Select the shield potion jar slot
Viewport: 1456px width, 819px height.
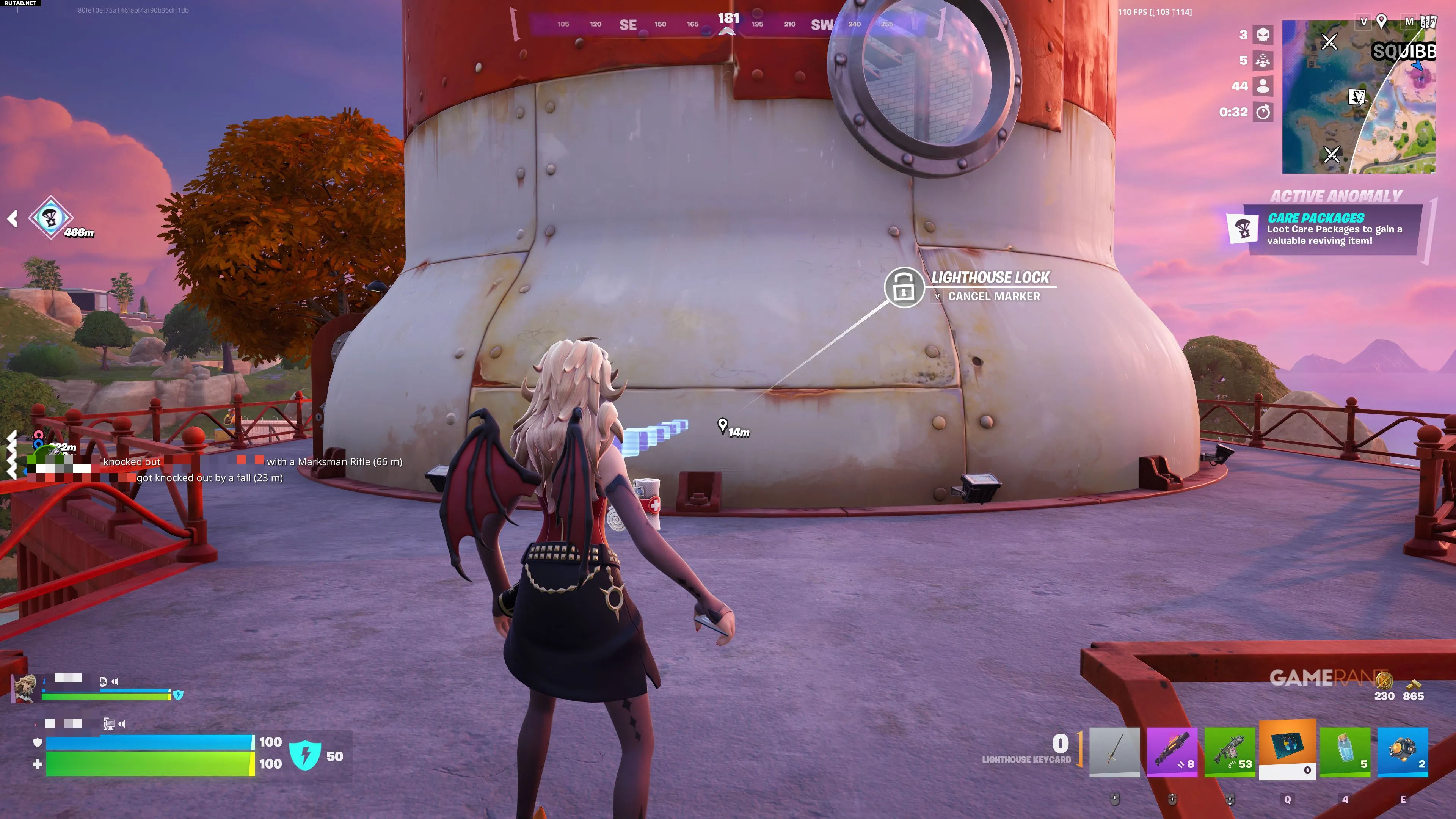pos(1345,751)
